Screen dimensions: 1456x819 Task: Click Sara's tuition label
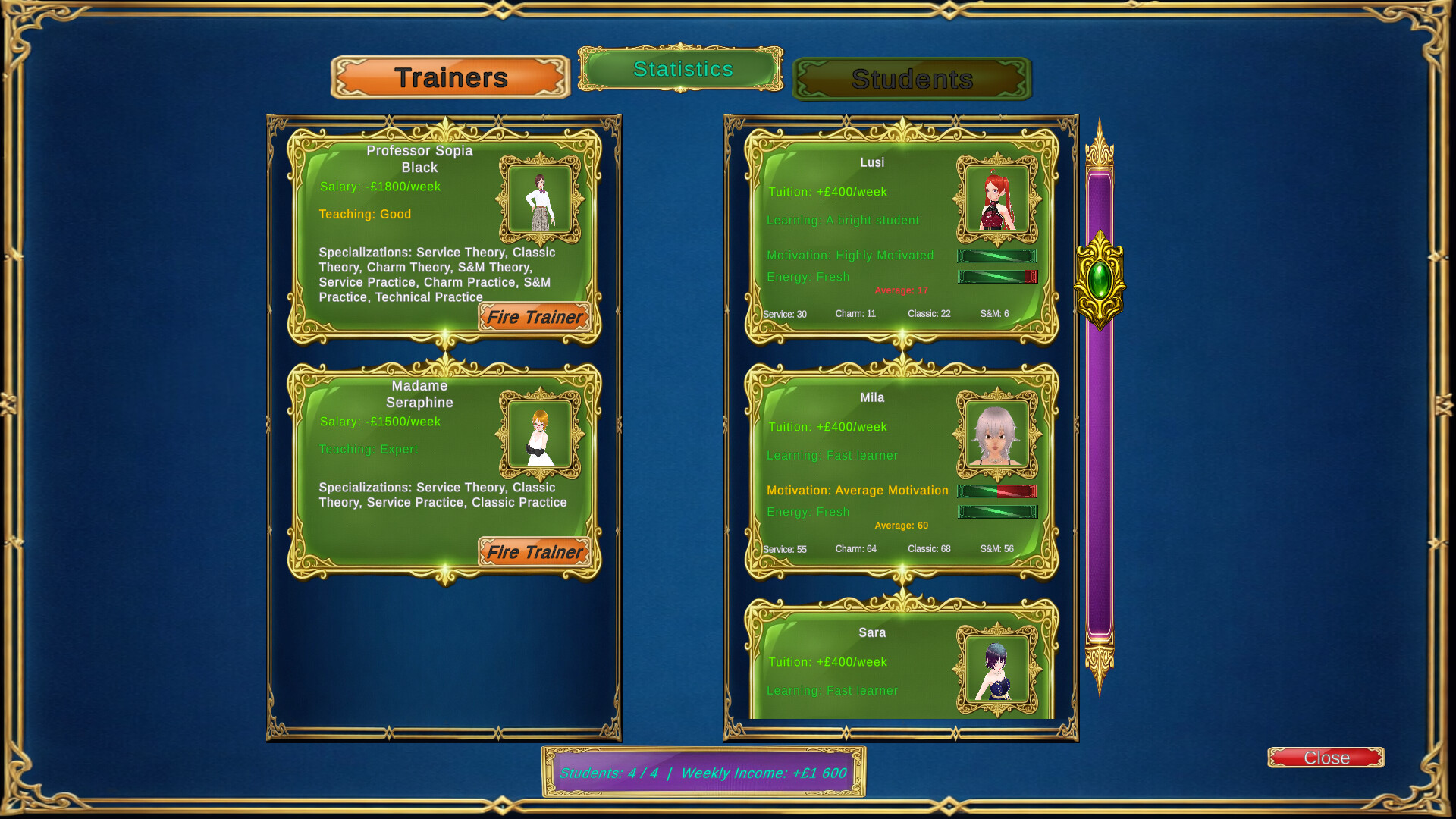(826, 661)
